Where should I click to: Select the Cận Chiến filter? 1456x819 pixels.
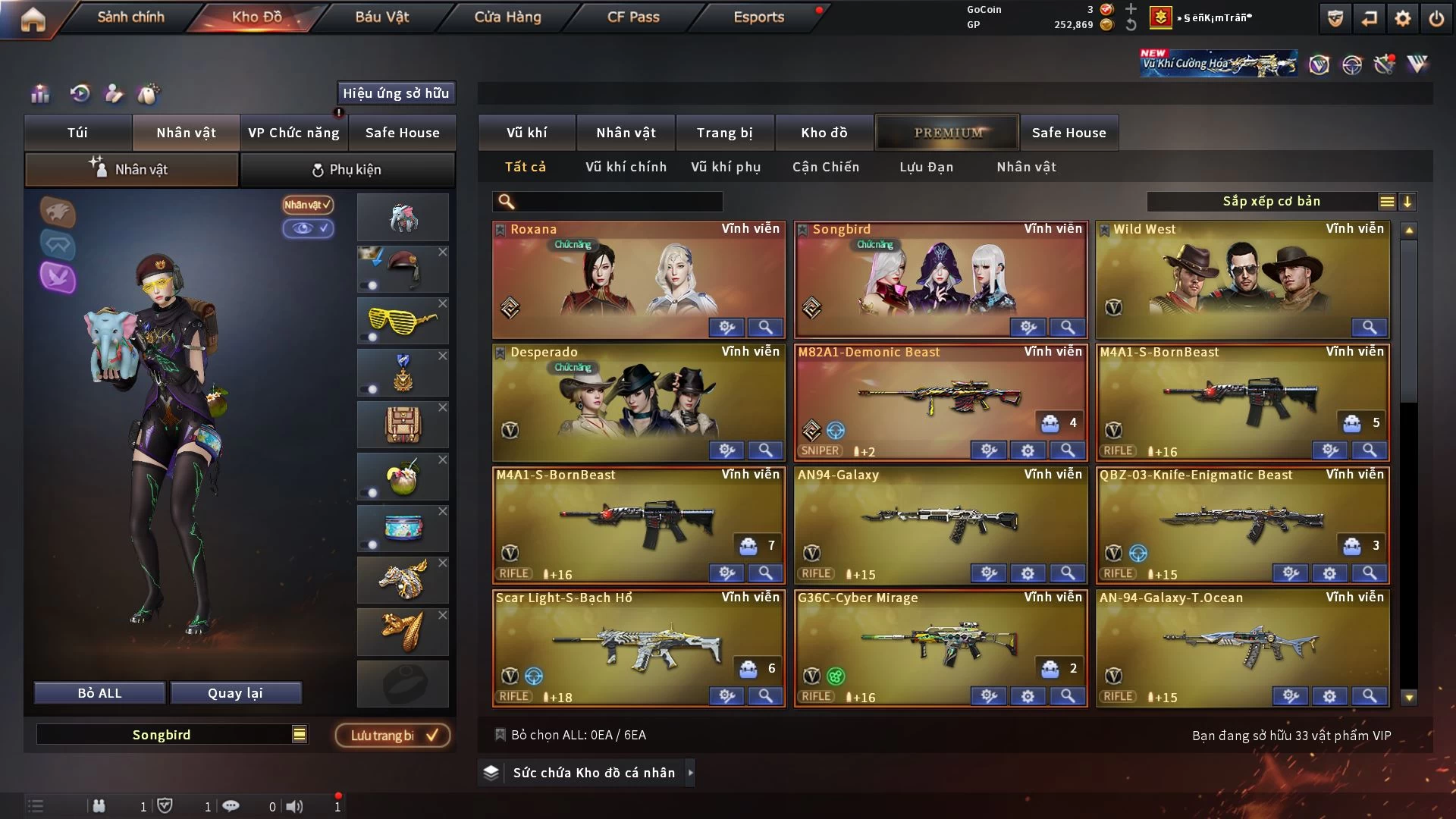826,167
